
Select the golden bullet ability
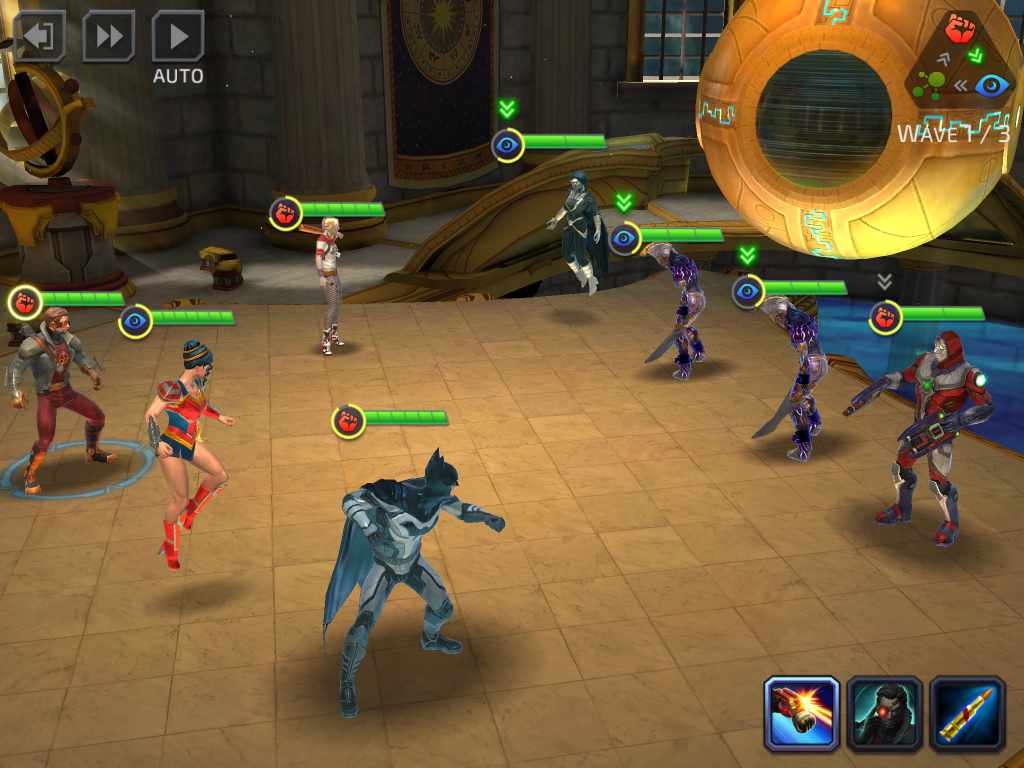[x=967, y=714]
